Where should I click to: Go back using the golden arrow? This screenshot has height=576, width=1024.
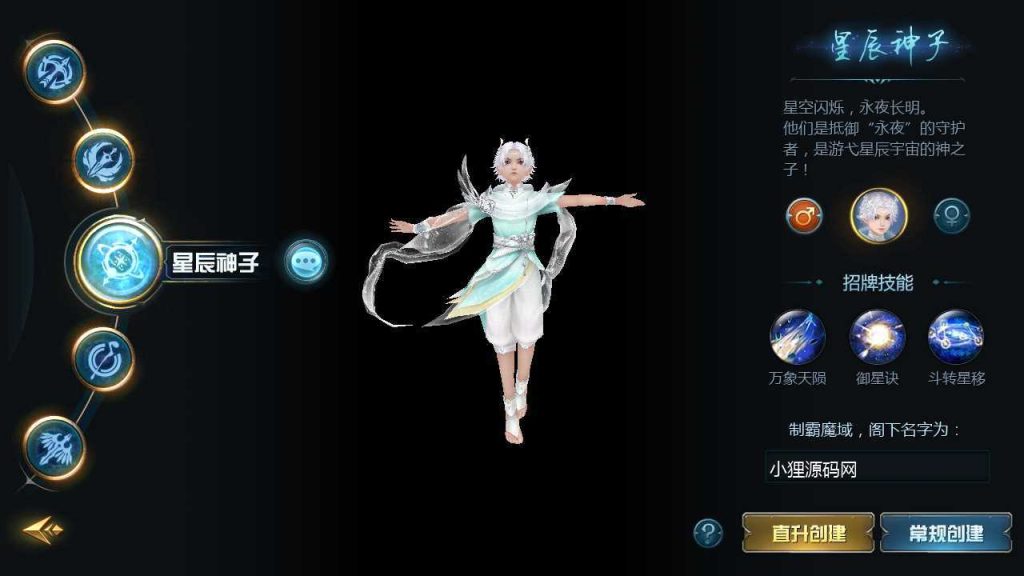click(x=43, y=529)
